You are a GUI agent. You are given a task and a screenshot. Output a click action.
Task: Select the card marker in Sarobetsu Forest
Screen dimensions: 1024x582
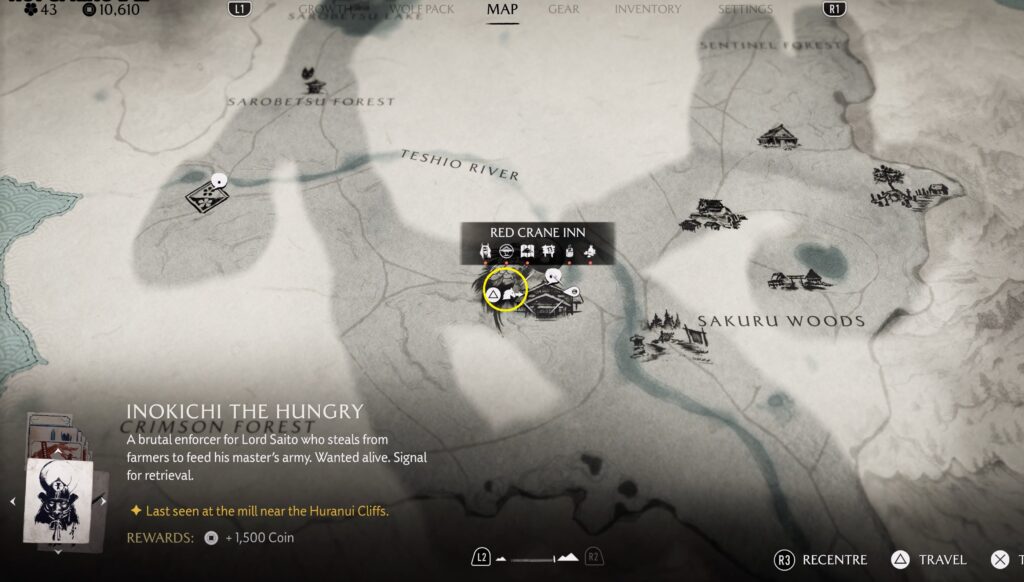coord(207,195)
